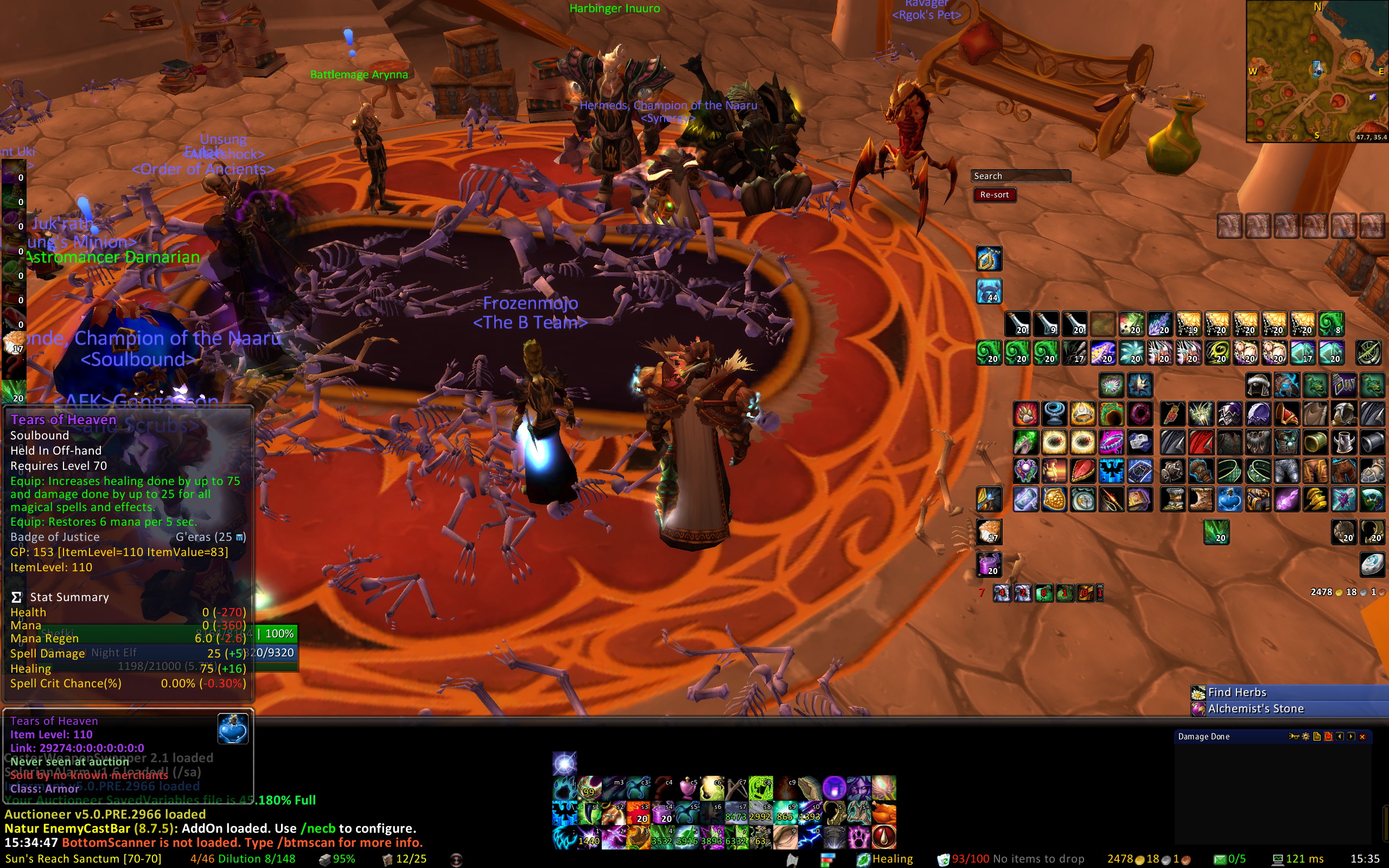Show the previous damage meter mode
Image resolution: width=1389 pixels, height=868 pixels.
pos(1340,737)
